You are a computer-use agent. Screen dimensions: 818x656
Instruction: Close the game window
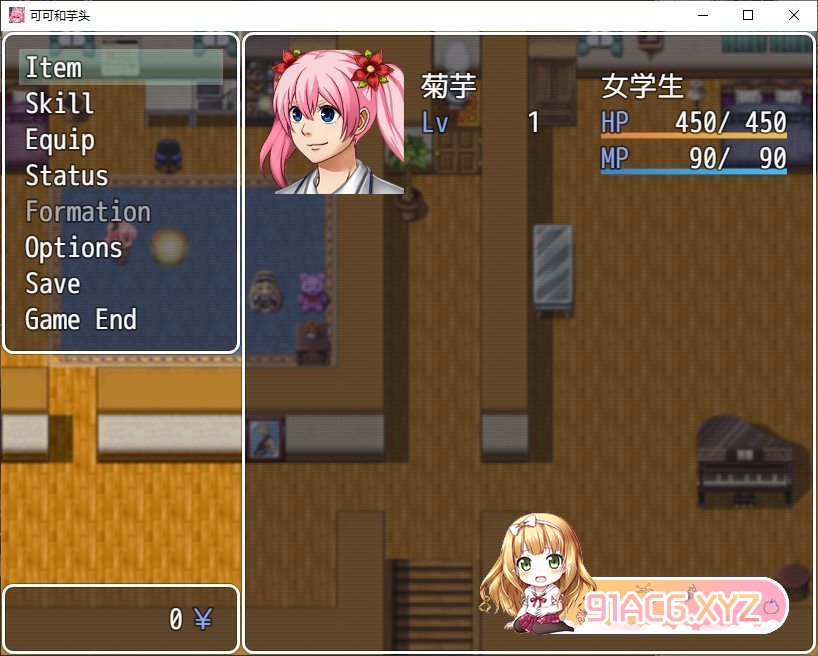point(794,15)
